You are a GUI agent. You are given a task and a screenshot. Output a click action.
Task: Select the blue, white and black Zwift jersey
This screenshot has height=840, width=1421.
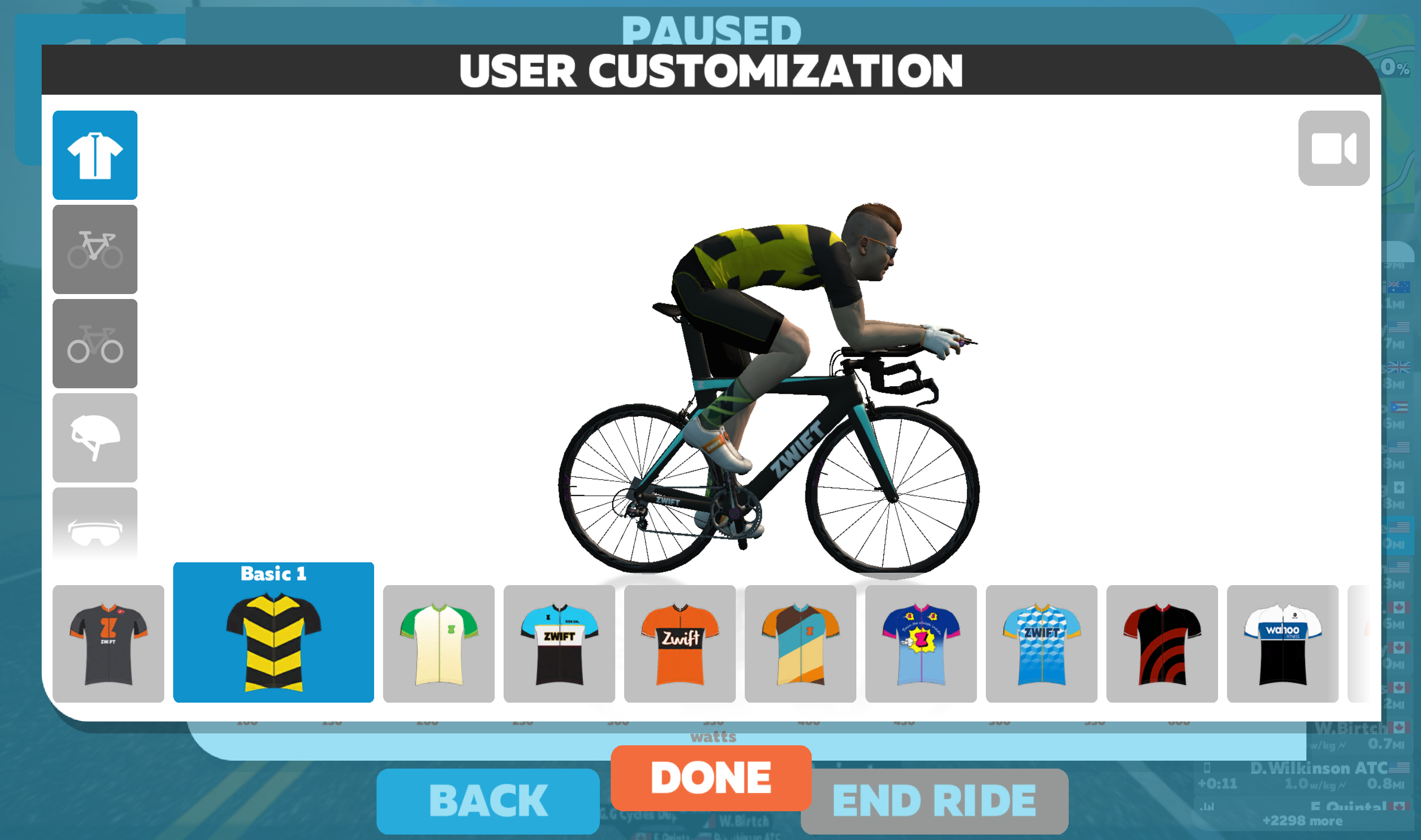tap(559, 644)
